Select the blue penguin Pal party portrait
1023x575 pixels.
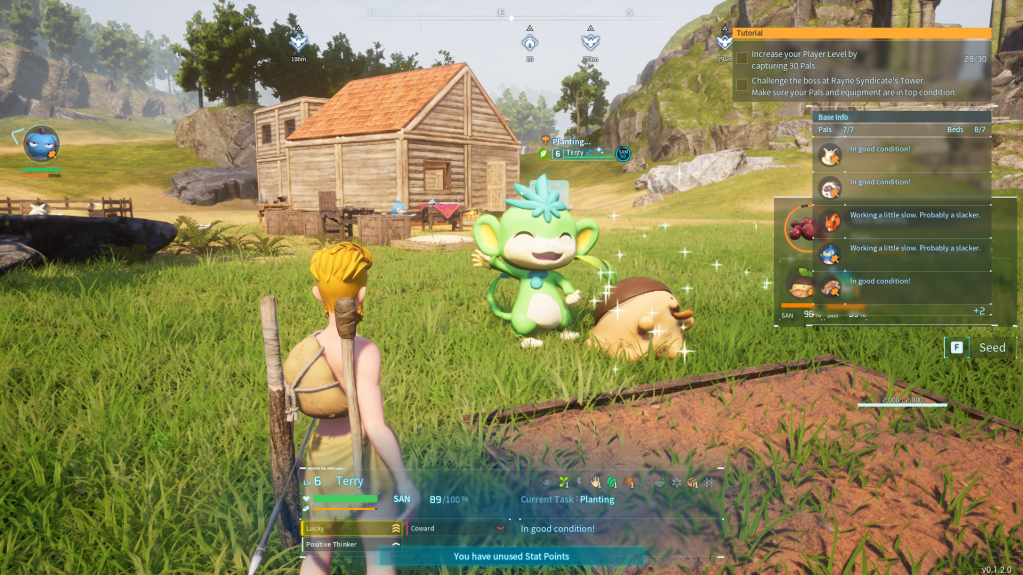(41, 144)
